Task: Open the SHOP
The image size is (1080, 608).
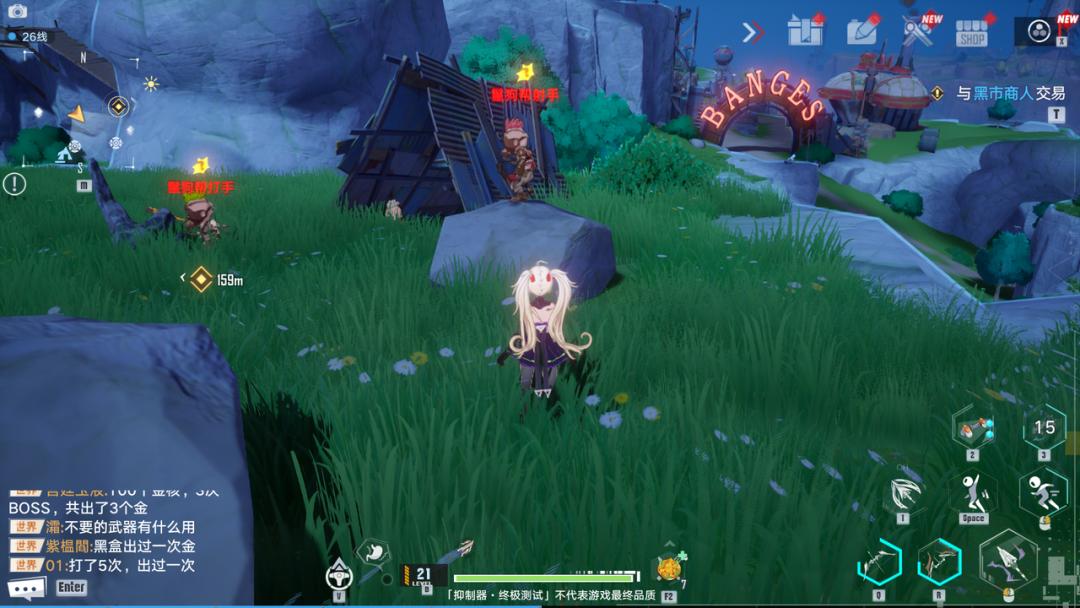Action: pyautogui.click(x=971, y=34)
